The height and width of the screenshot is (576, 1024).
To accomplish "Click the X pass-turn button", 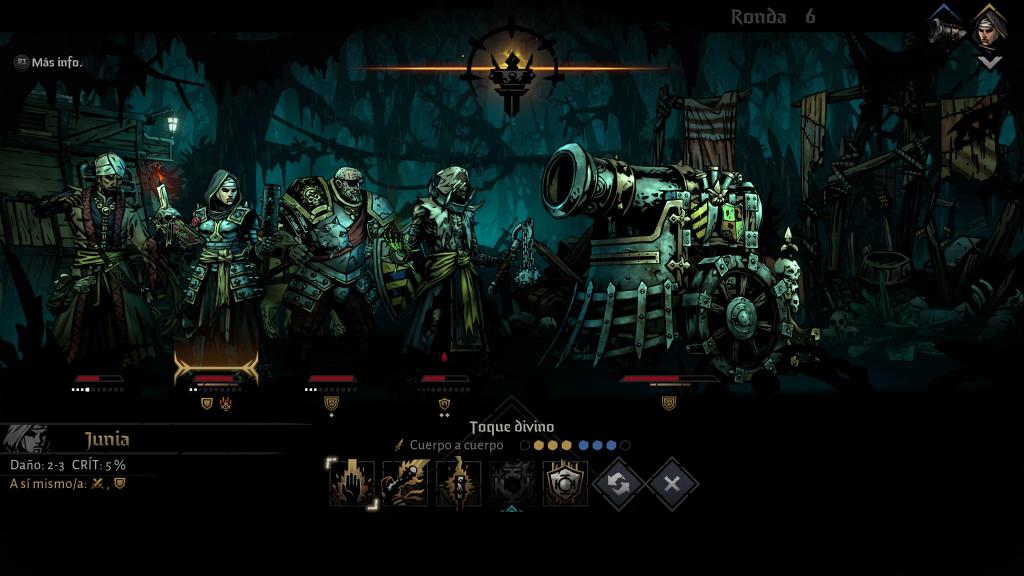I will [671, 484].
